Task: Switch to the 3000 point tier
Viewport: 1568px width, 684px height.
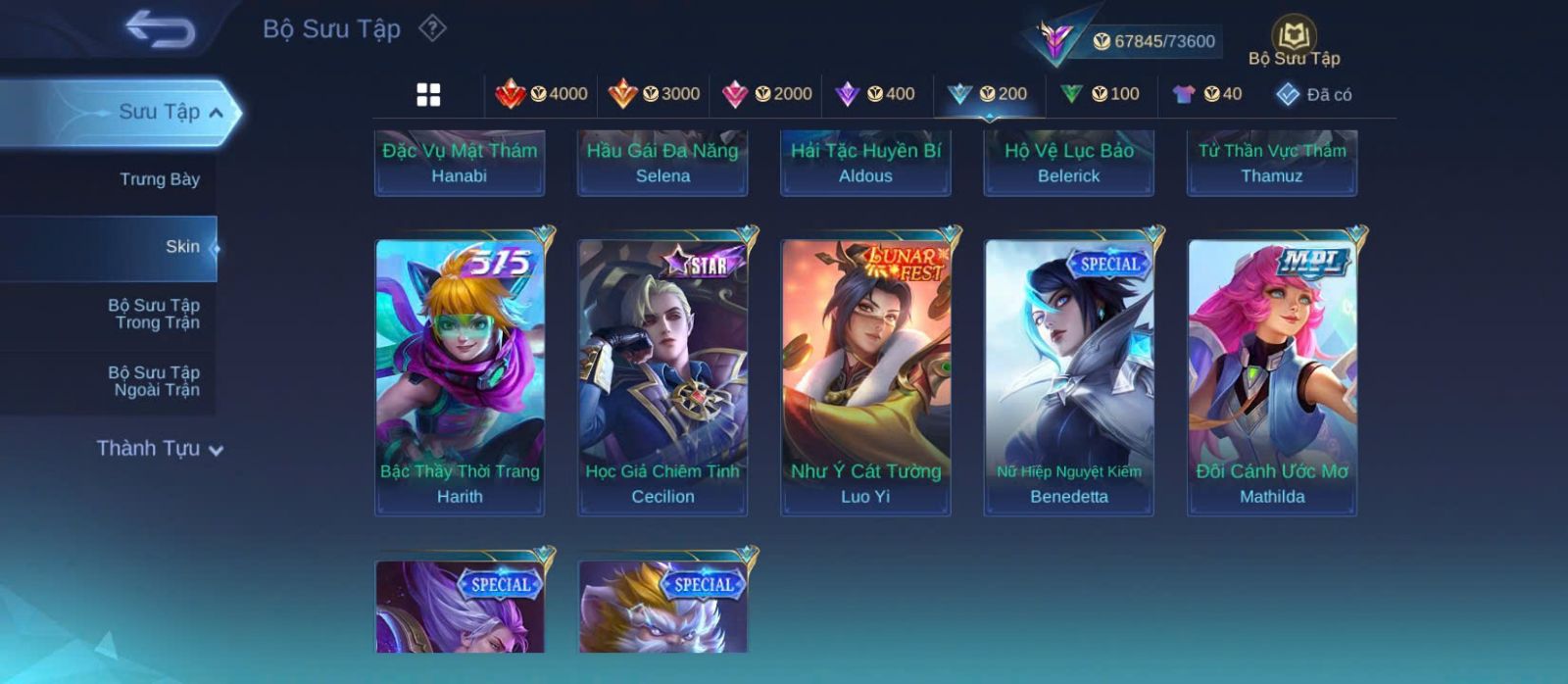Action: (x=654, y=94)
